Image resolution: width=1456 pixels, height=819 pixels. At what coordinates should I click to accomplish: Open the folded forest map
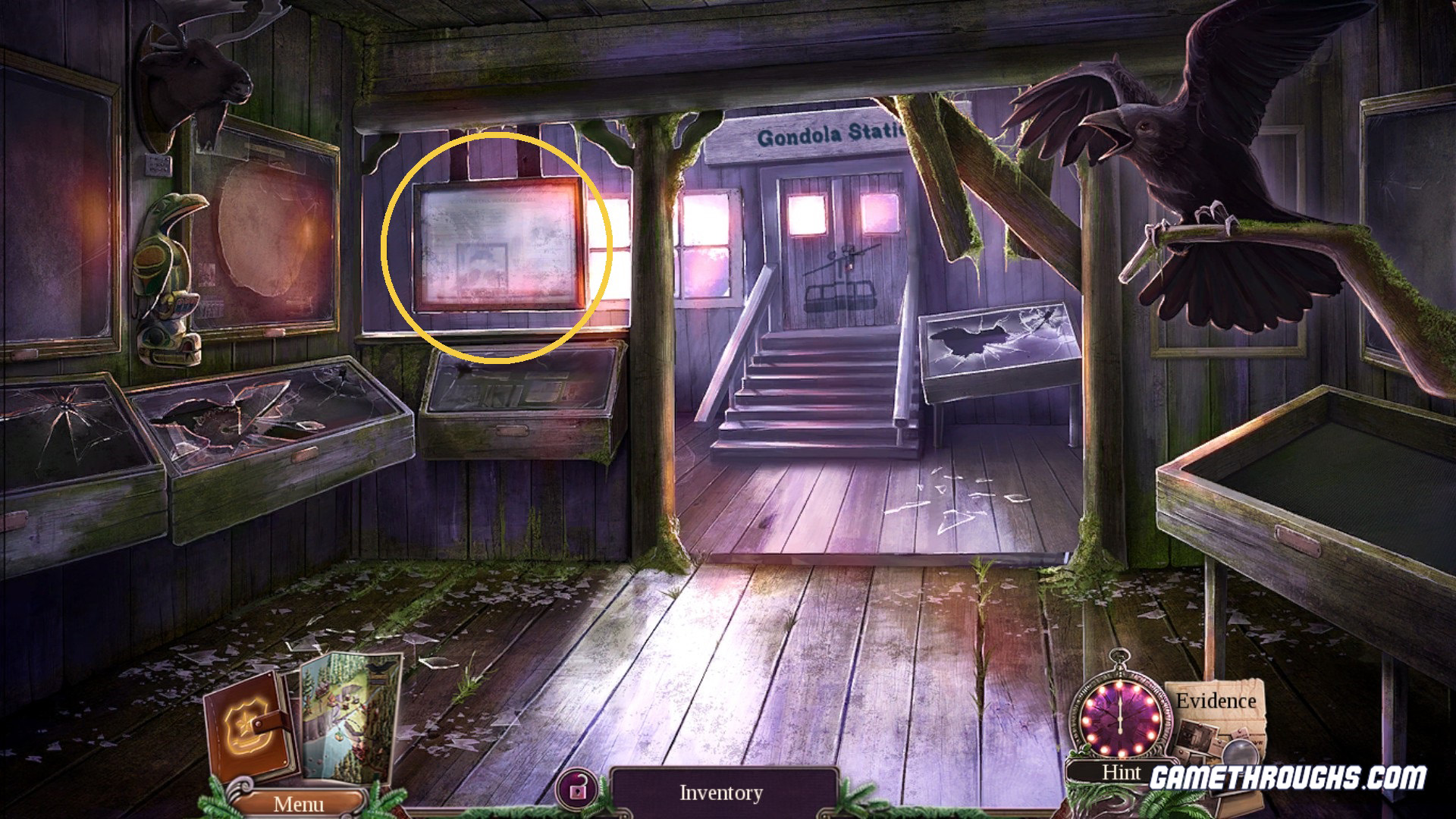[x=350, y=713]
